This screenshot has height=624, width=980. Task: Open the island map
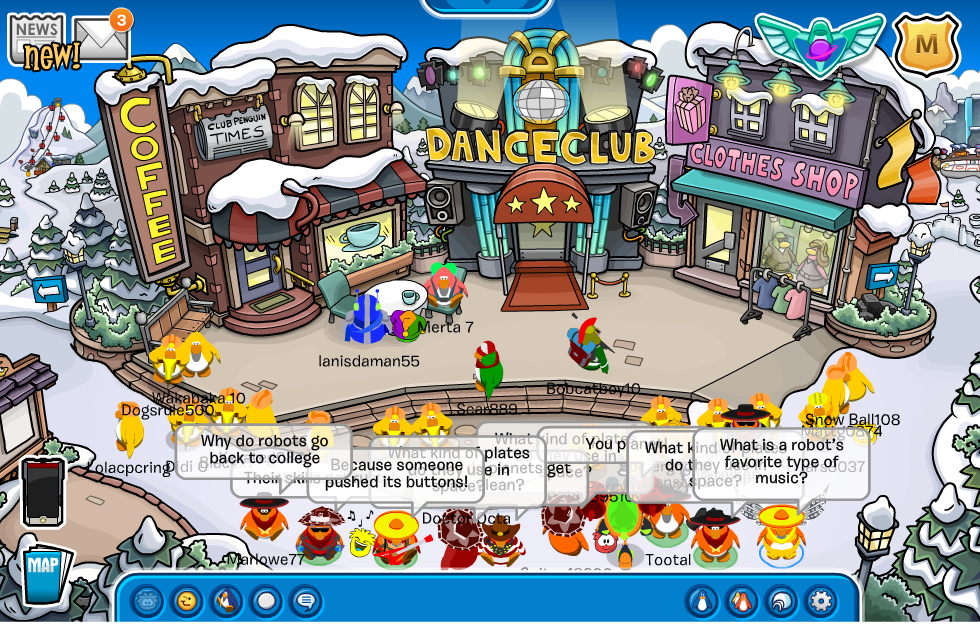(x=42, y=572)
